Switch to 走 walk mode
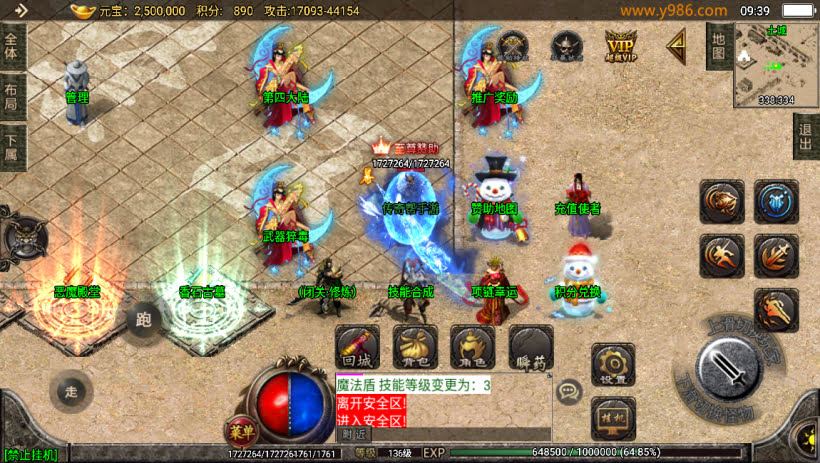This screenshot has height=463, width=820. coord(70,389)
